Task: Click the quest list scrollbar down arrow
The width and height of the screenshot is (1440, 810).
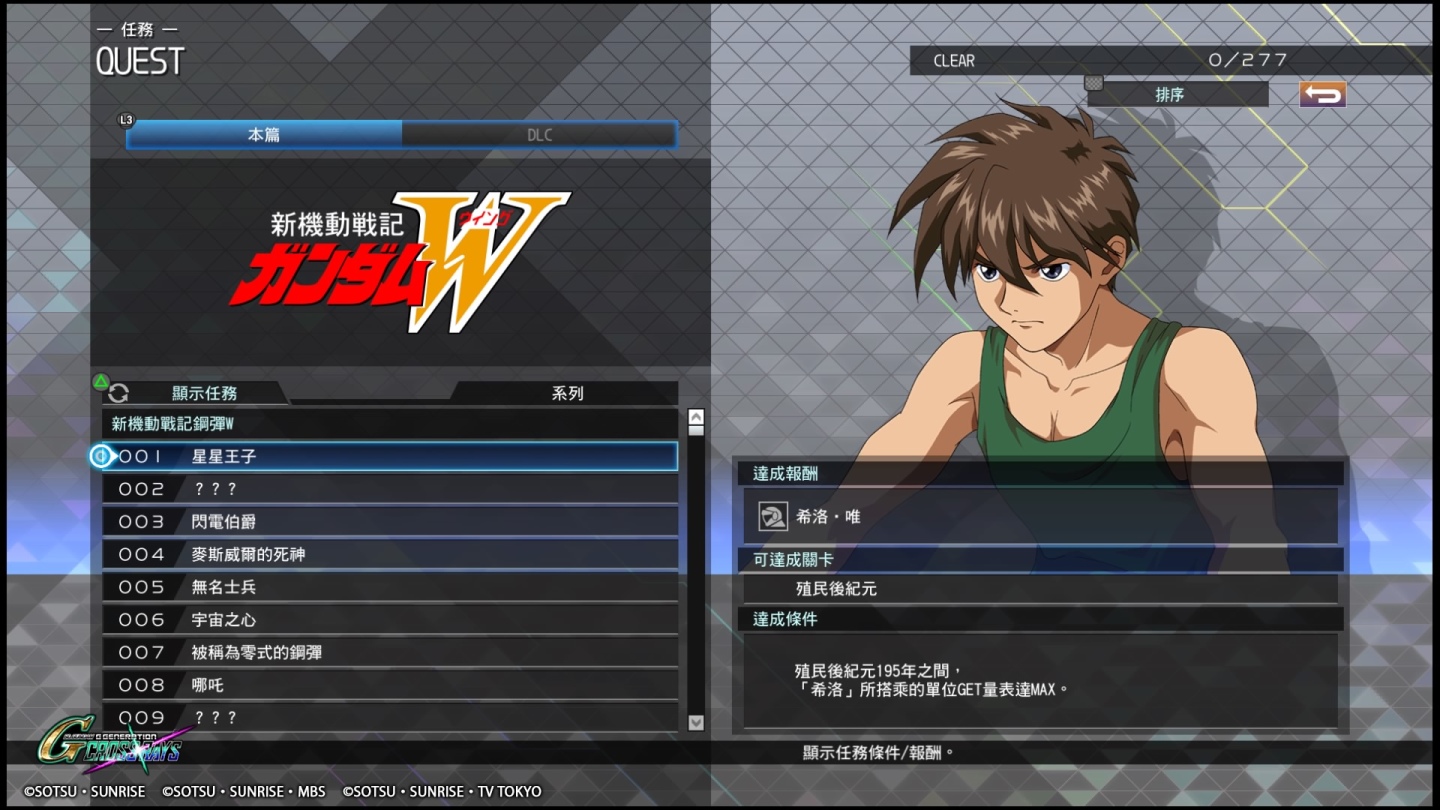Action: [x=696, y=723]
